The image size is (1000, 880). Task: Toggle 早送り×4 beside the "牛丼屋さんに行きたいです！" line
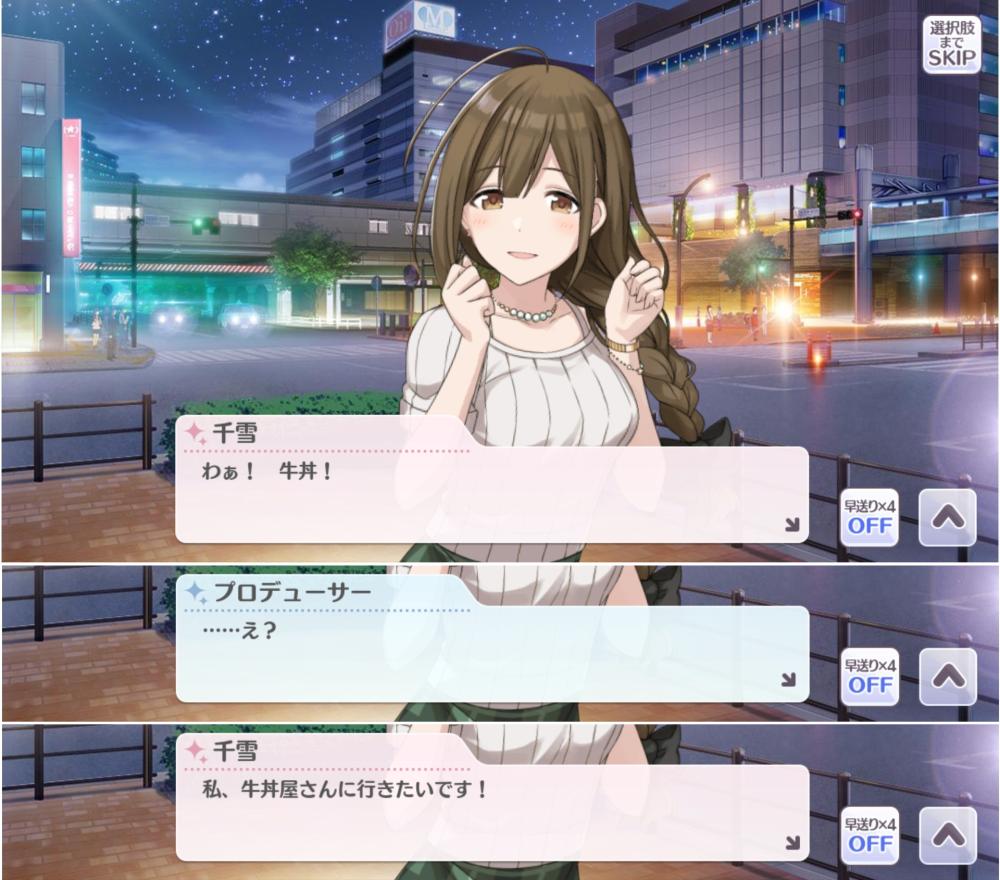pyautogui.click(x=869, y=836)
